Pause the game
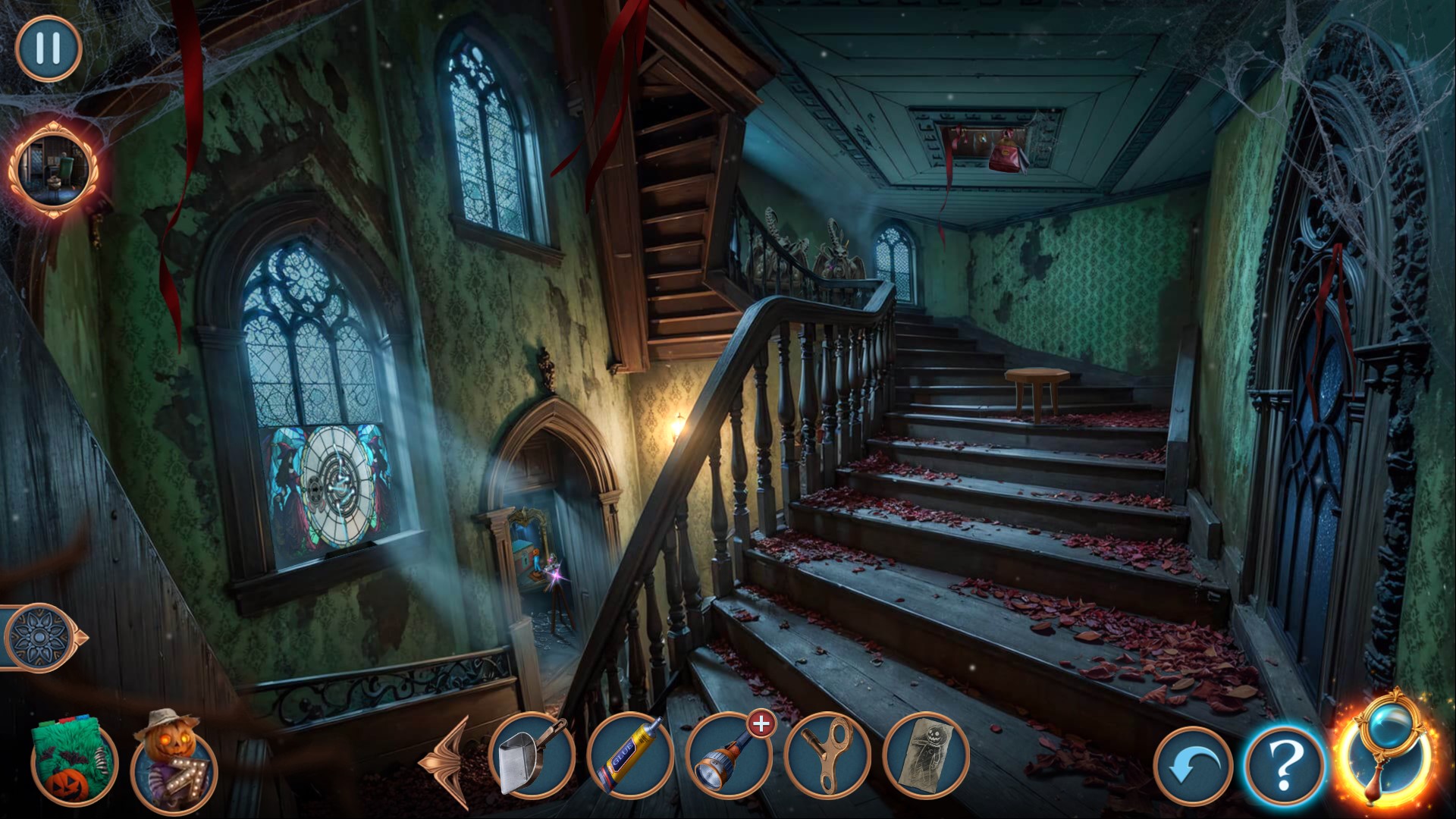 (x=48, y=49)
